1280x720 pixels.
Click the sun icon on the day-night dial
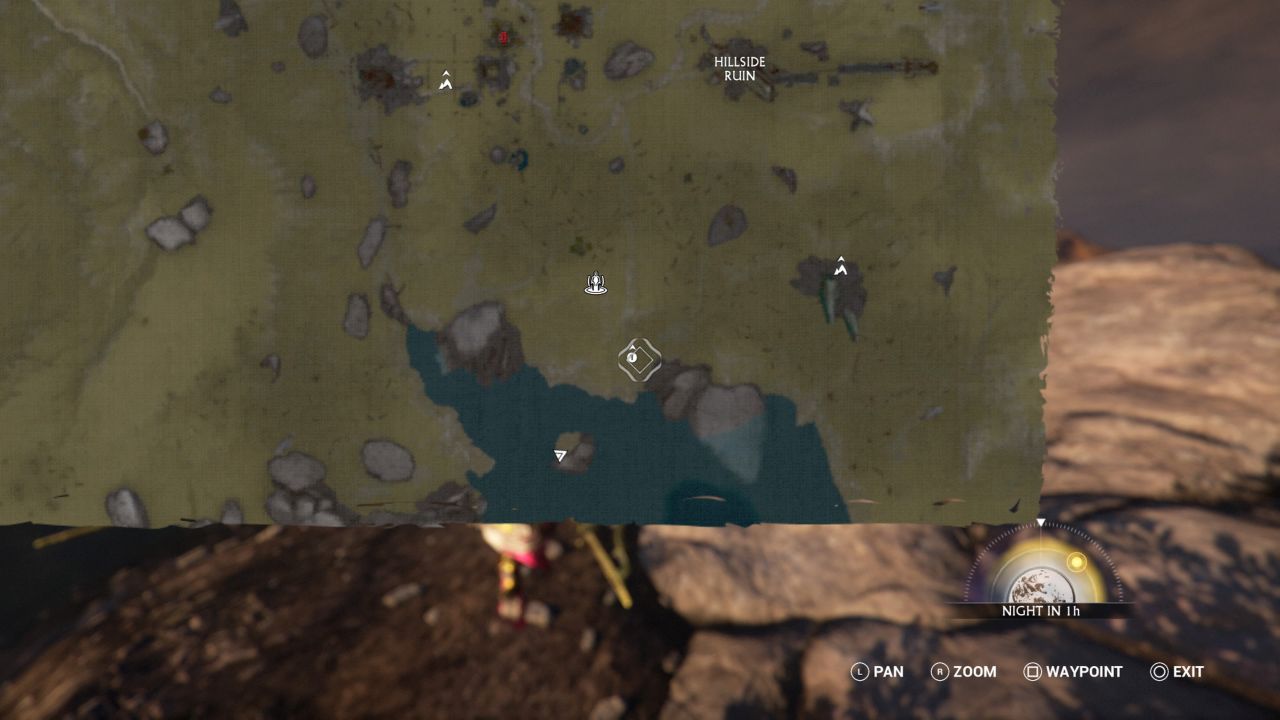tap(1076, 564)
